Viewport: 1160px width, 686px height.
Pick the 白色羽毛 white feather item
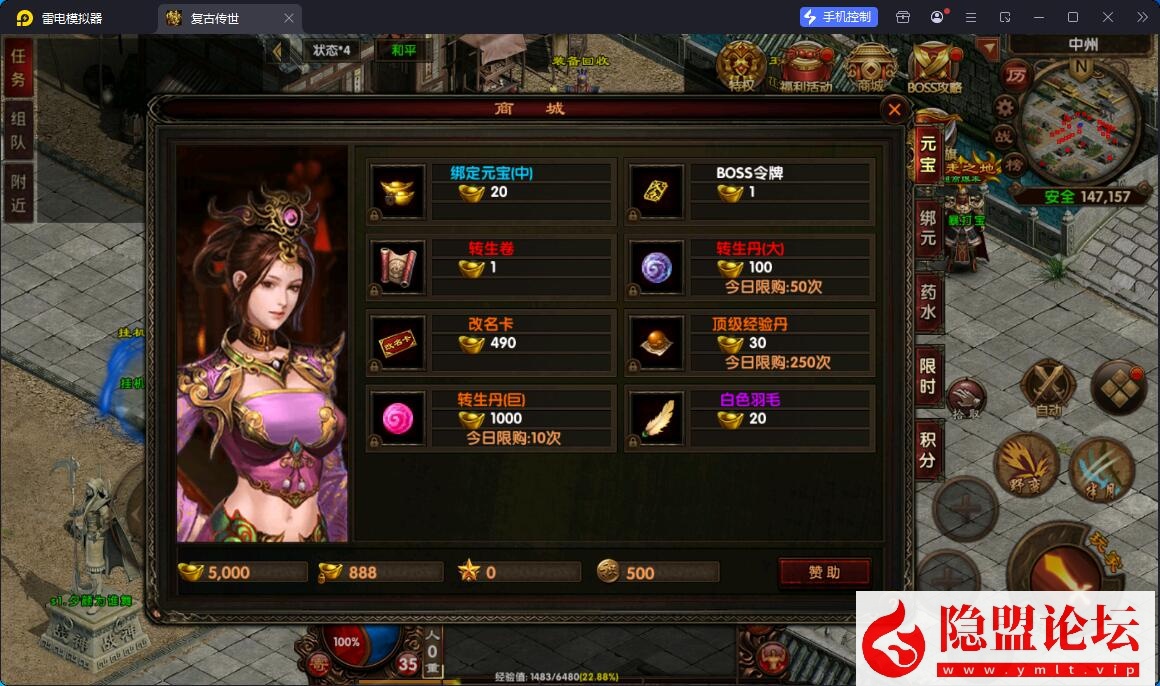655,418
